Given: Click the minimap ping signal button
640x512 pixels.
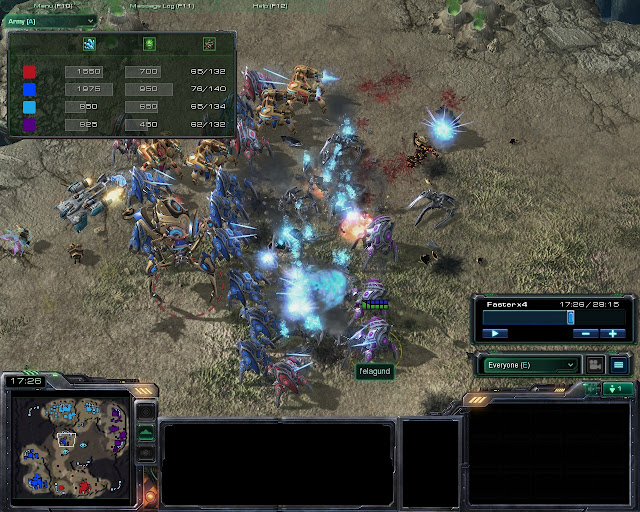Looking at the screenshot, I should point(146,411).
